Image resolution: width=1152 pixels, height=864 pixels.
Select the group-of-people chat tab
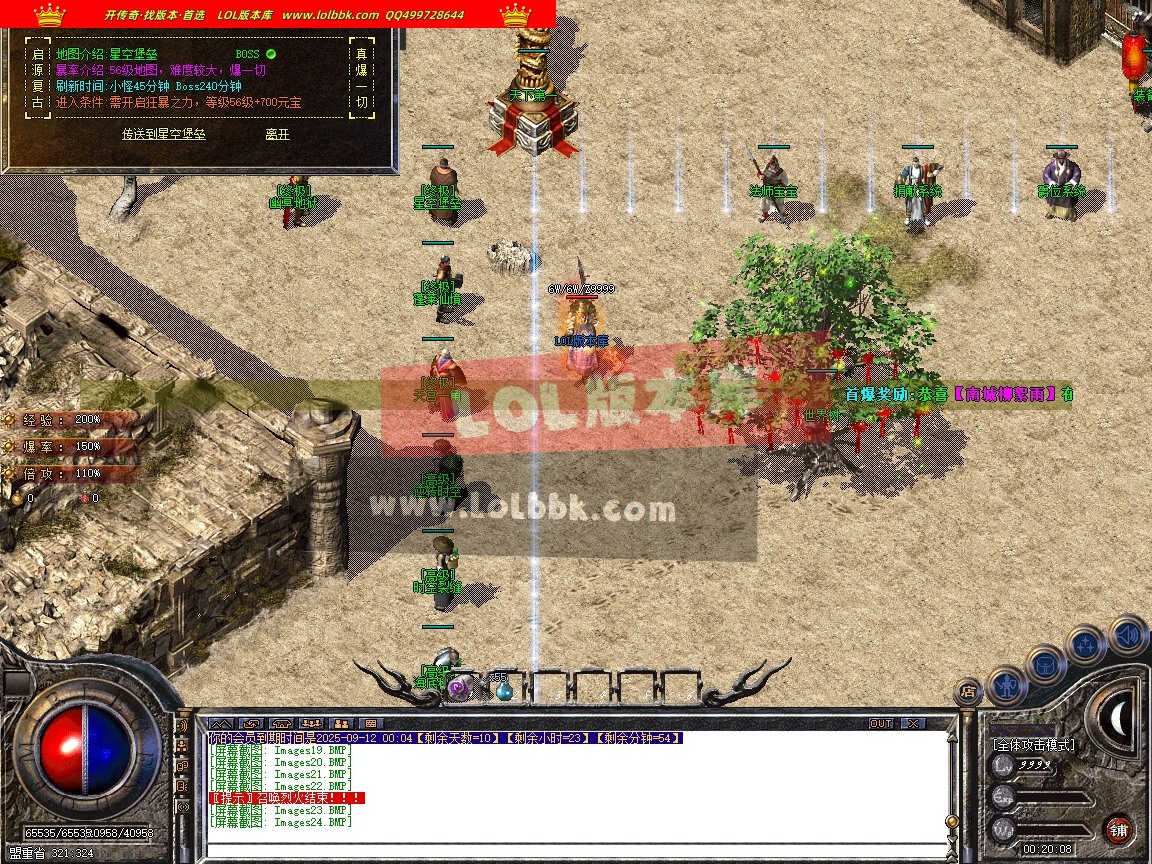tap(340, 723)
